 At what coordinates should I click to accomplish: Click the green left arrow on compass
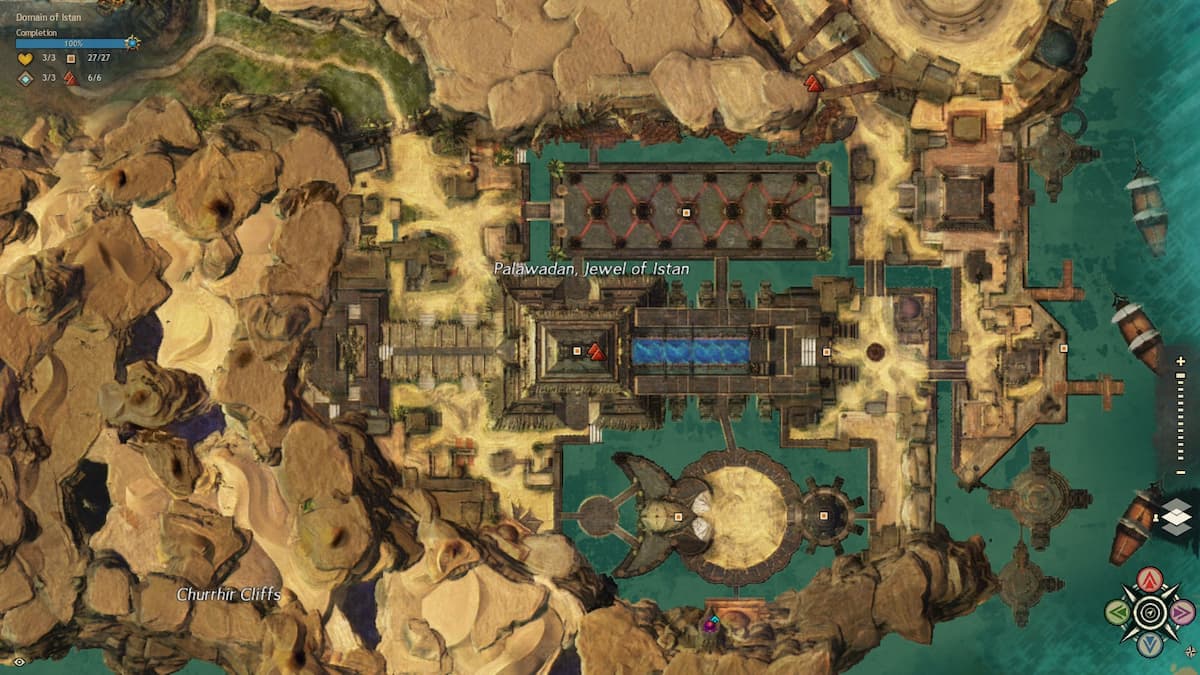1118,612
